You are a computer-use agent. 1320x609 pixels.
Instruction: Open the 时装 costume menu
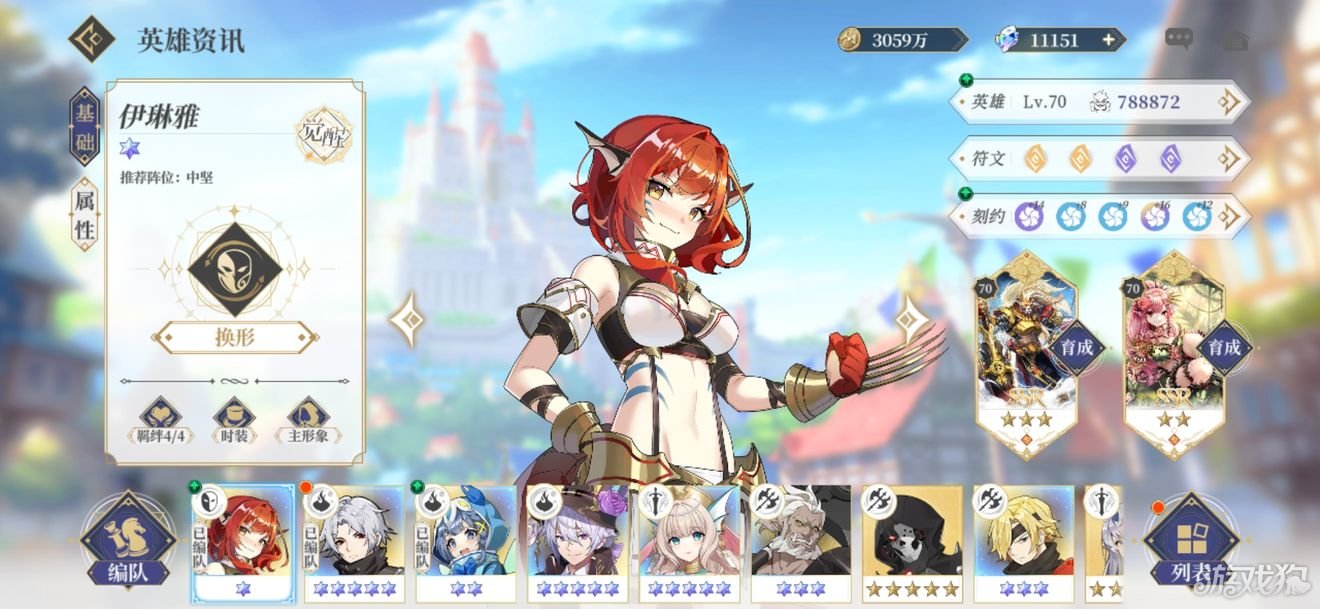pos(234,421)
